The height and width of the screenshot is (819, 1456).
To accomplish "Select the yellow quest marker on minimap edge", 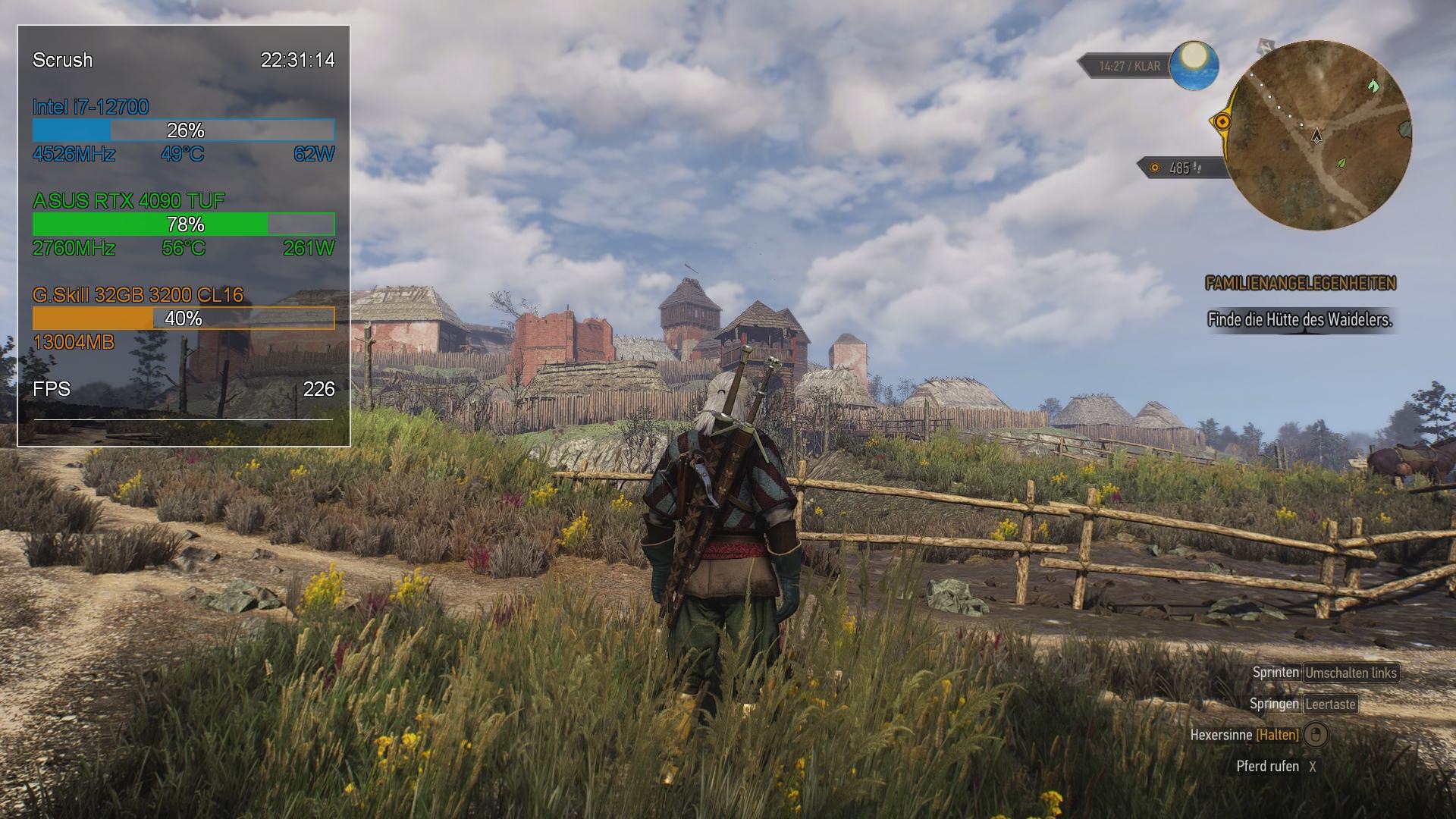I will click(1222, 122).
